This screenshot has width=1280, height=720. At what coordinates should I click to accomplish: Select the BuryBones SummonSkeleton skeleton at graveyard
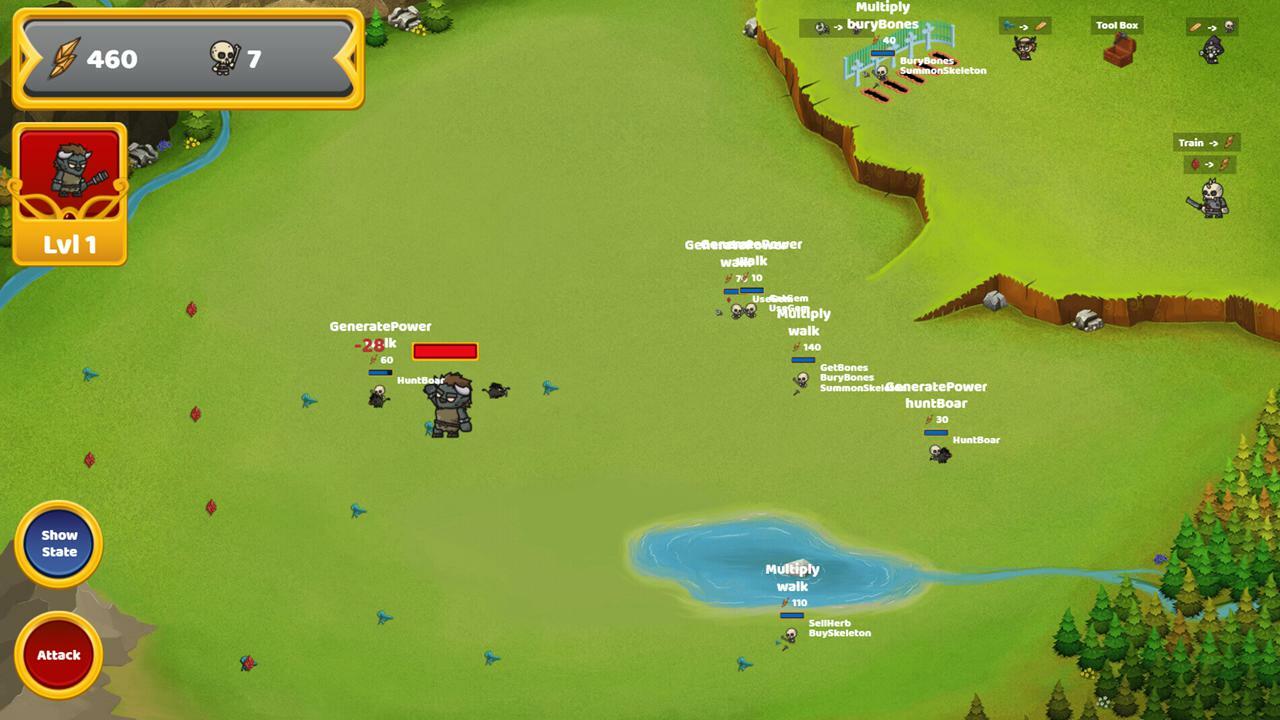[x=879, y=72]
